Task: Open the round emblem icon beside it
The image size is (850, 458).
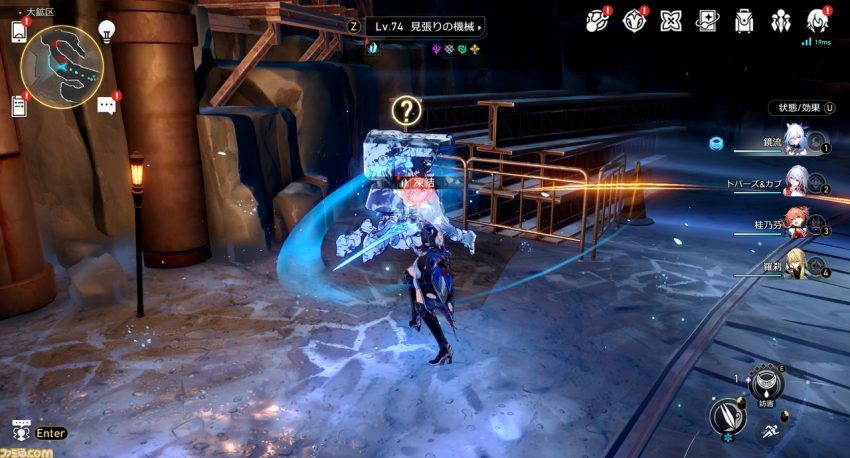Action: coord(633,20)
